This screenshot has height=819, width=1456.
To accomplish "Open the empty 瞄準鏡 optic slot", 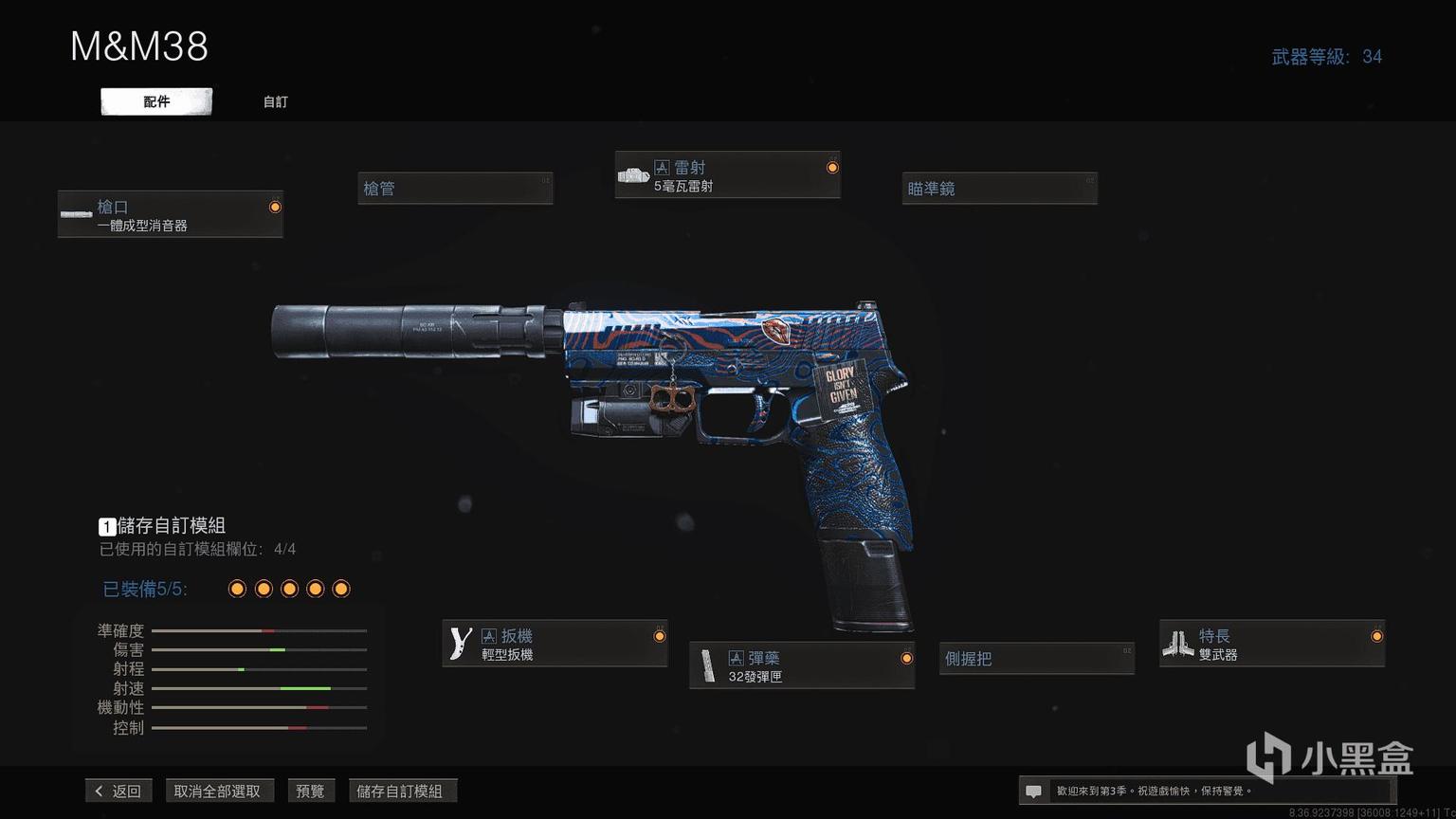I will 999,189.
